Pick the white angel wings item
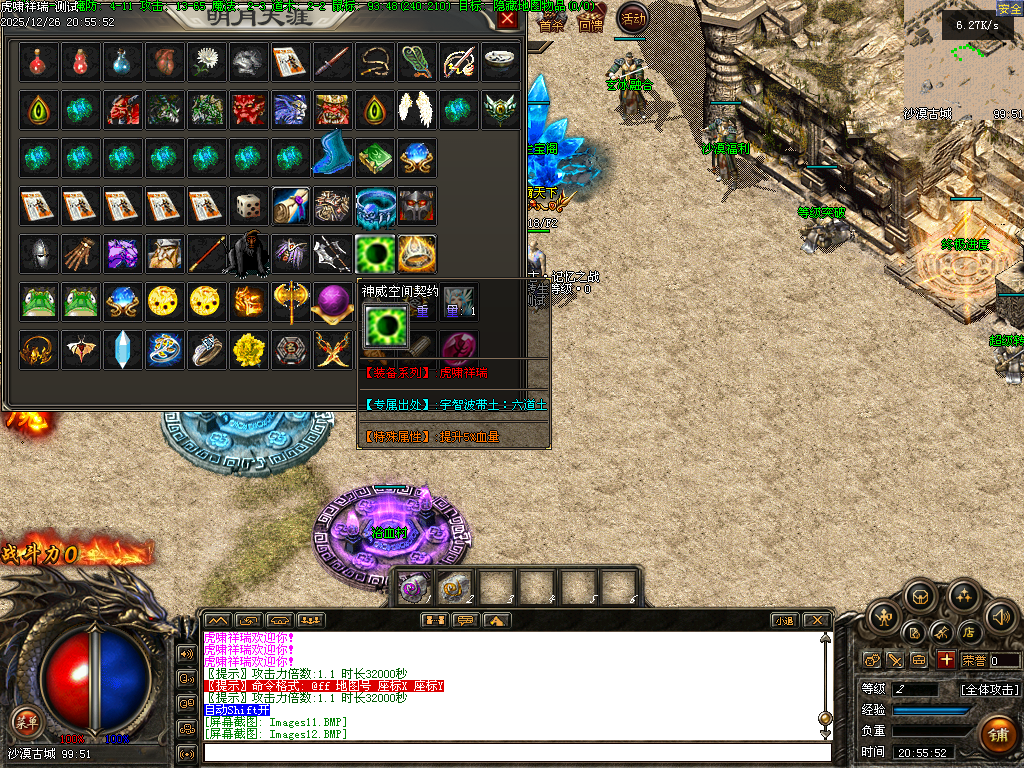This screenshot has height=768, width=1024. pos(416,108)
